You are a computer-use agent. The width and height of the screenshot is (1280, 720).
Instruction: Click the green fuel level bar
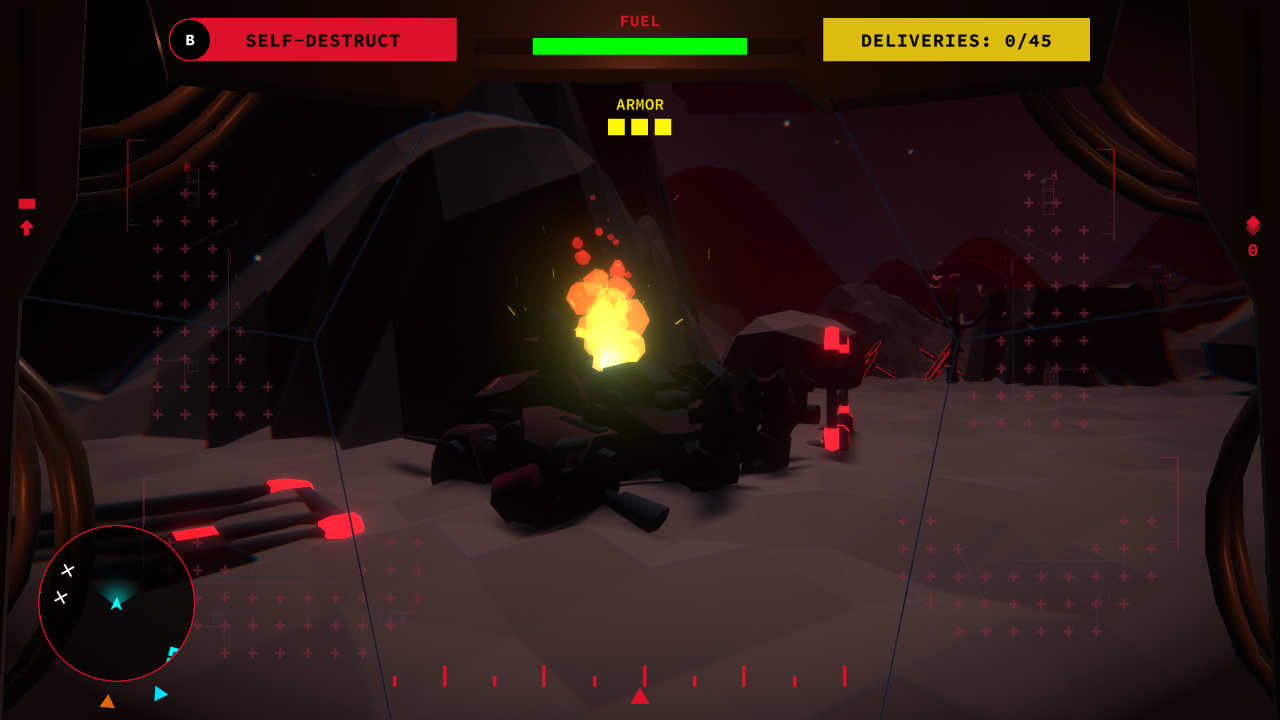coord(639,45)
